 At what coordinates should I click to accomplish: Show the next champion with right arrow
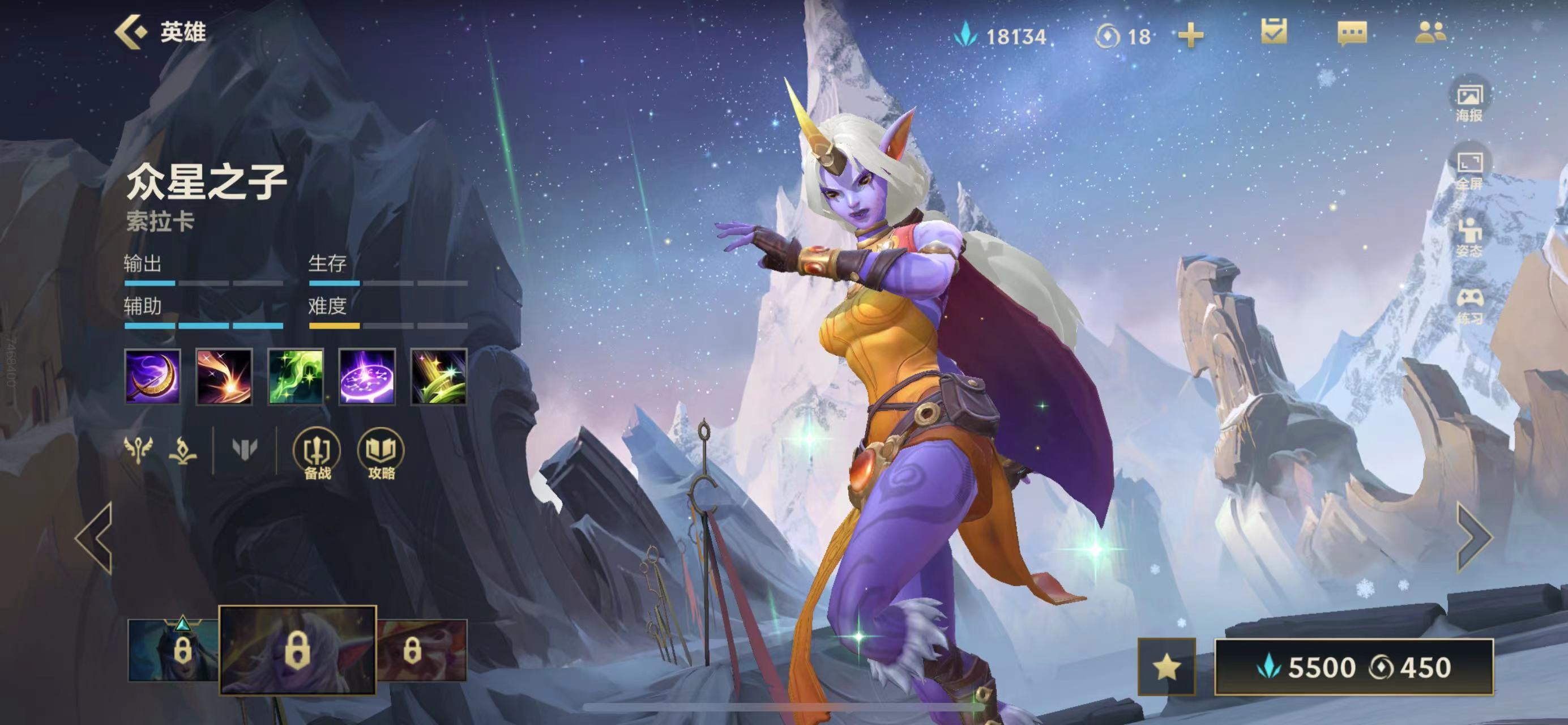pyautogui.click(x=1473, y=538)
